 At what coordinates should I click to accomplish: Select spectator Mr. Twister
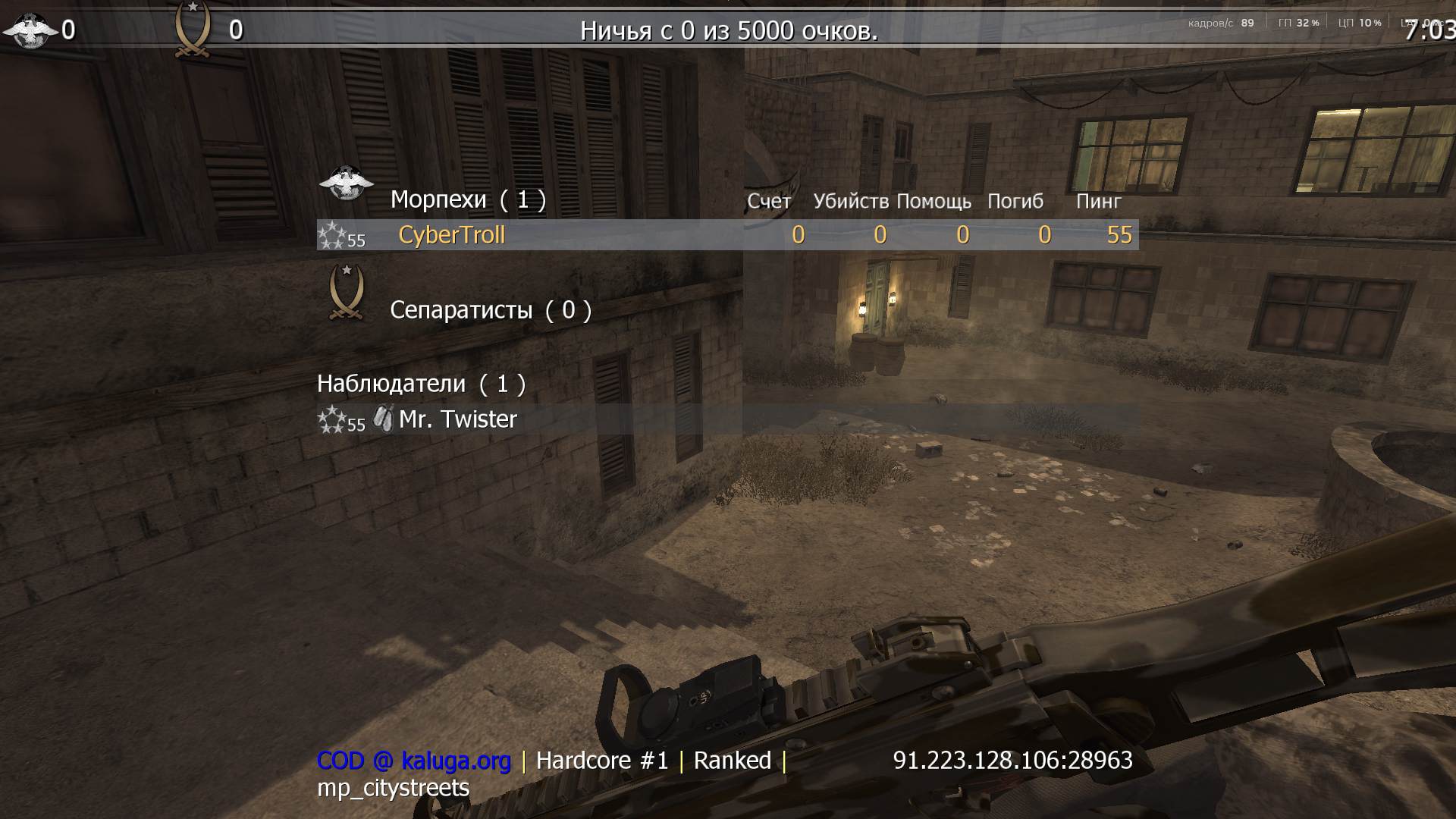(457, 419)
